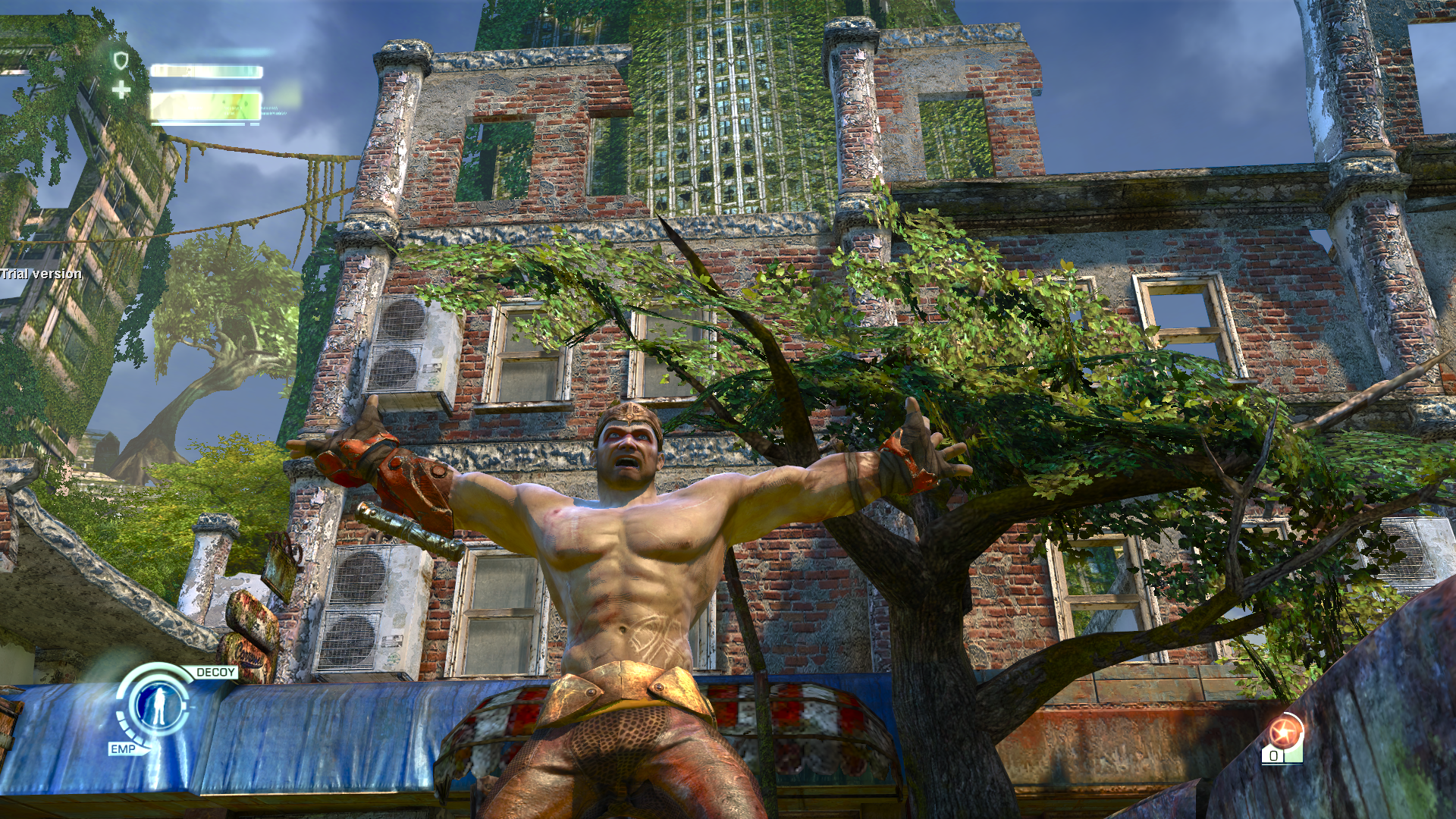Click the orange star orb icon
1456x819 pixels.
pos(1285,732)
